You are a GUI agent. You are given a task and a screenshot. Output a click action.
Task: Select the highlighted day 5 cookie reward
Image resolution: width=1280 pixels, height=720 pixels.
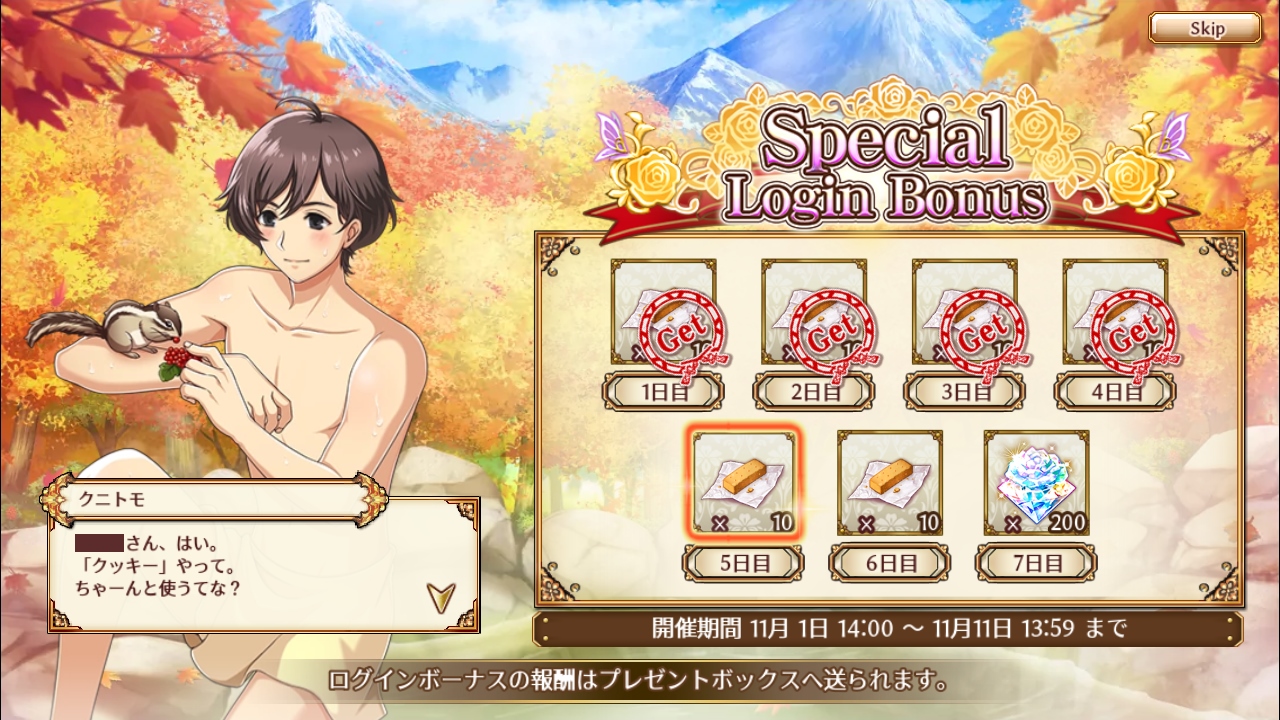(745, 483)
